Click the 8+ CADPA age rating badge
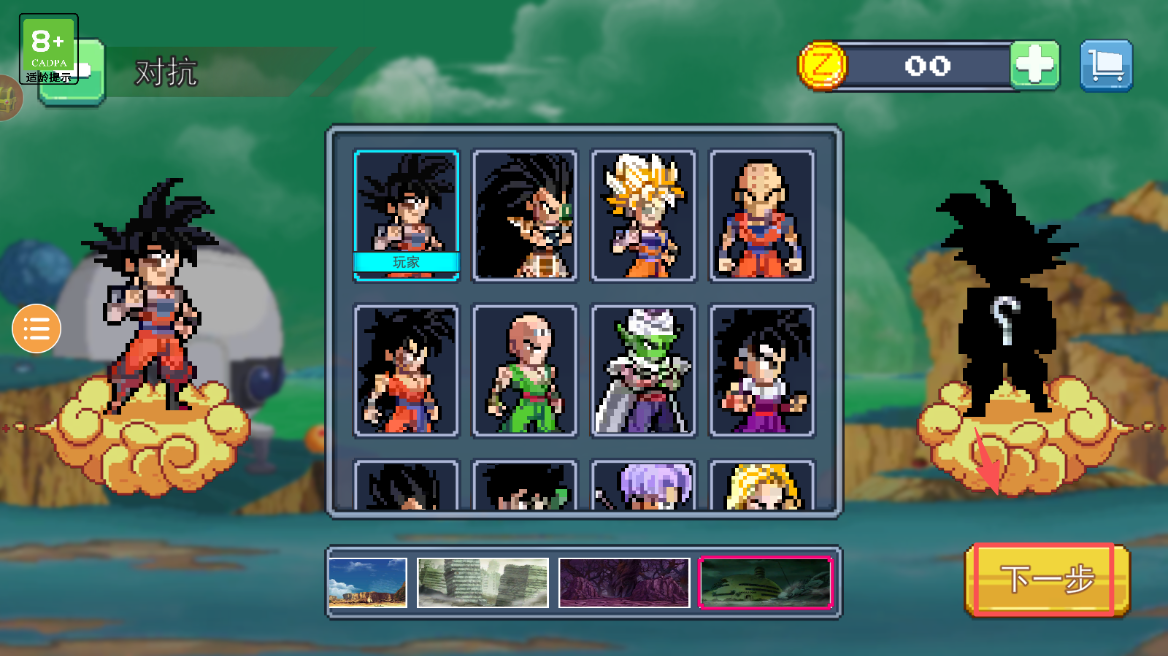1168x656 pixels. click(48, 49)
